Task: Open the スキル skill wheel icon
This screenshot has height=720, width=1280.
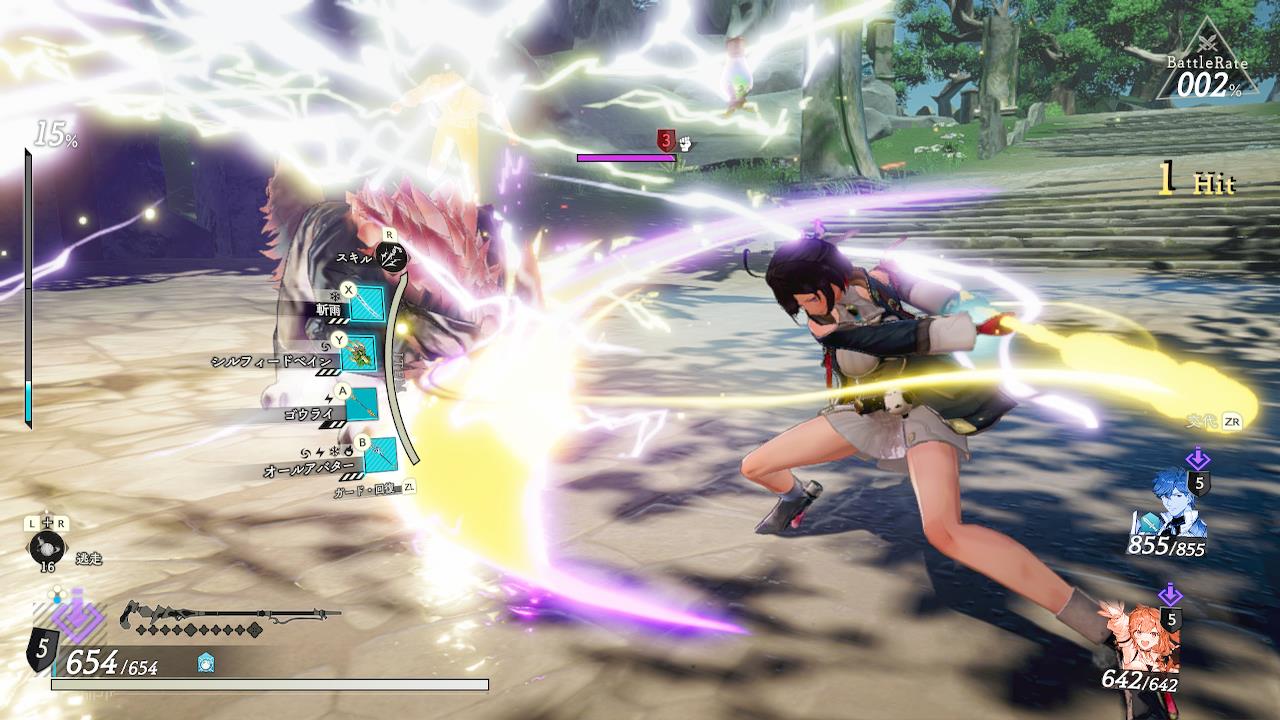Action: pyautogui.click(x=395, y=258)
